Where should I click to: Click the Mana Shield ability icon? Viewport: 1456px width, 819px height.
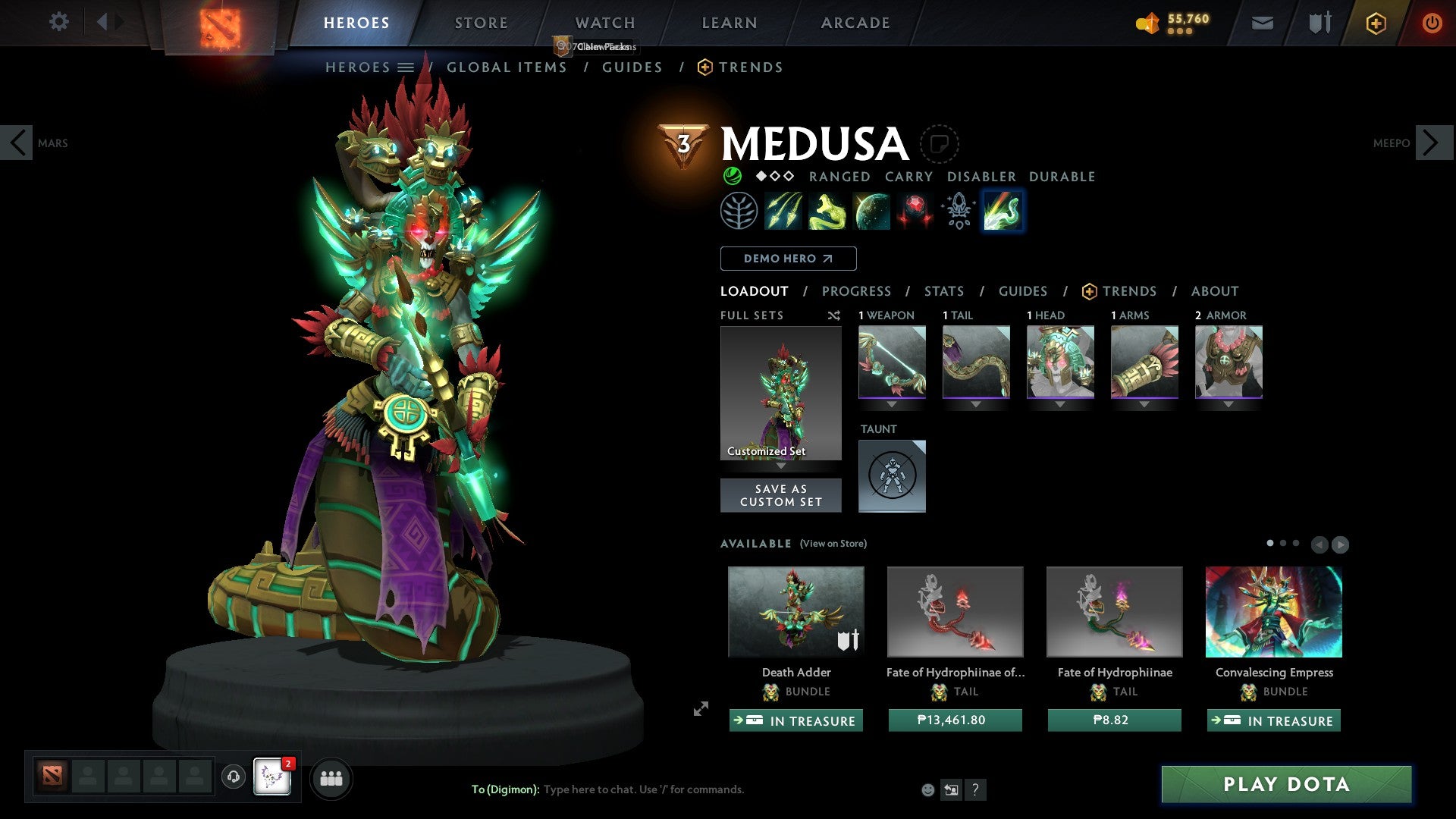[x=871, y=210]
